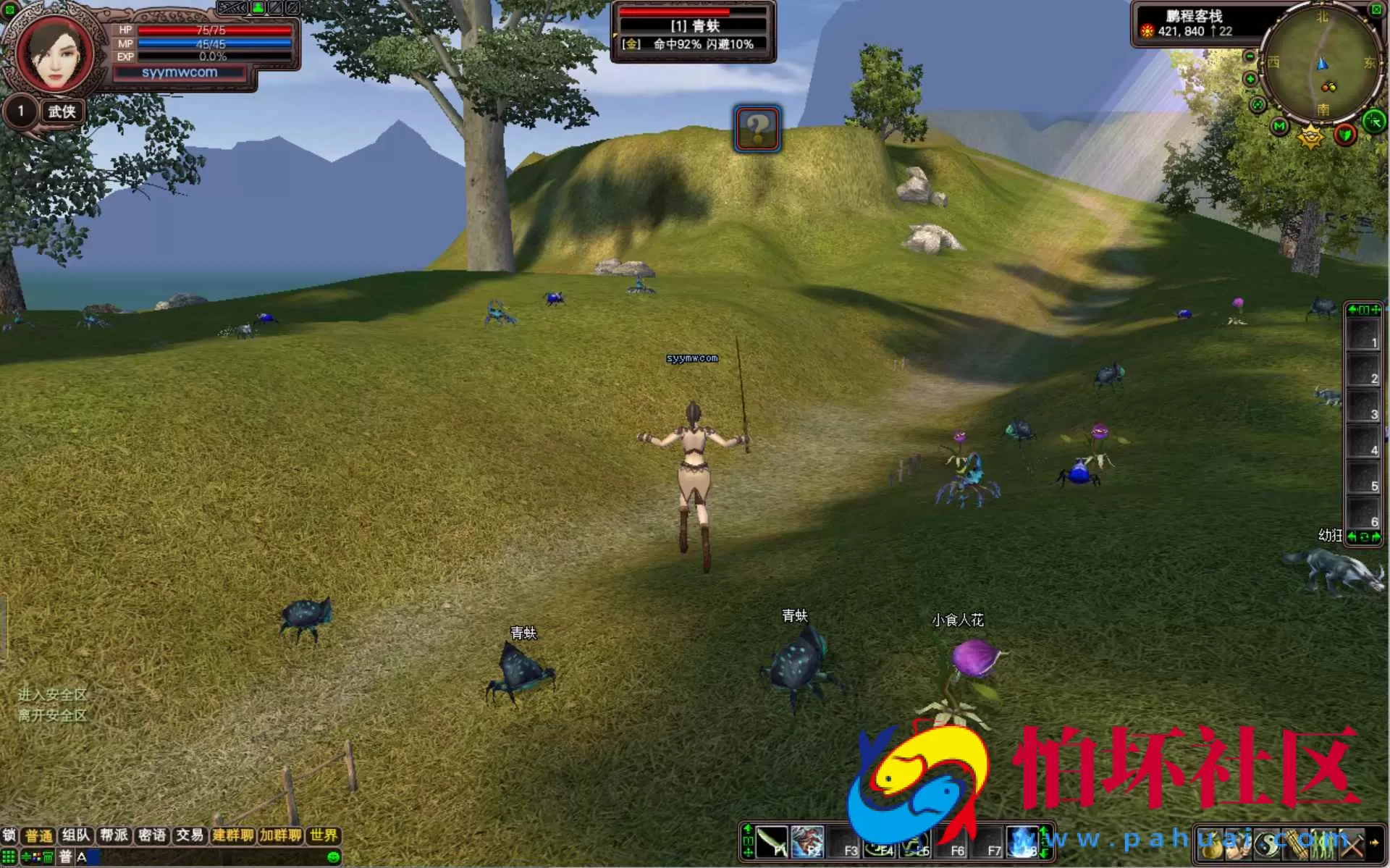Click the question mark help icon

pos(757,129)
